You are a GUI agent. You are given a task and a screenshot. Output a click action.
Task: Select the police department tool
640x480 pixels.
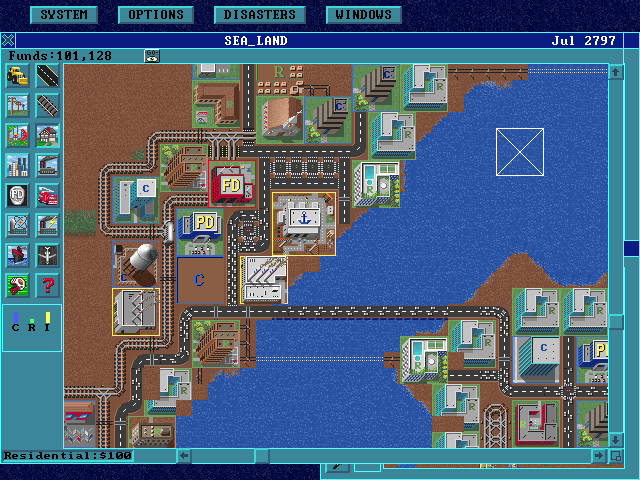[17, 195]
